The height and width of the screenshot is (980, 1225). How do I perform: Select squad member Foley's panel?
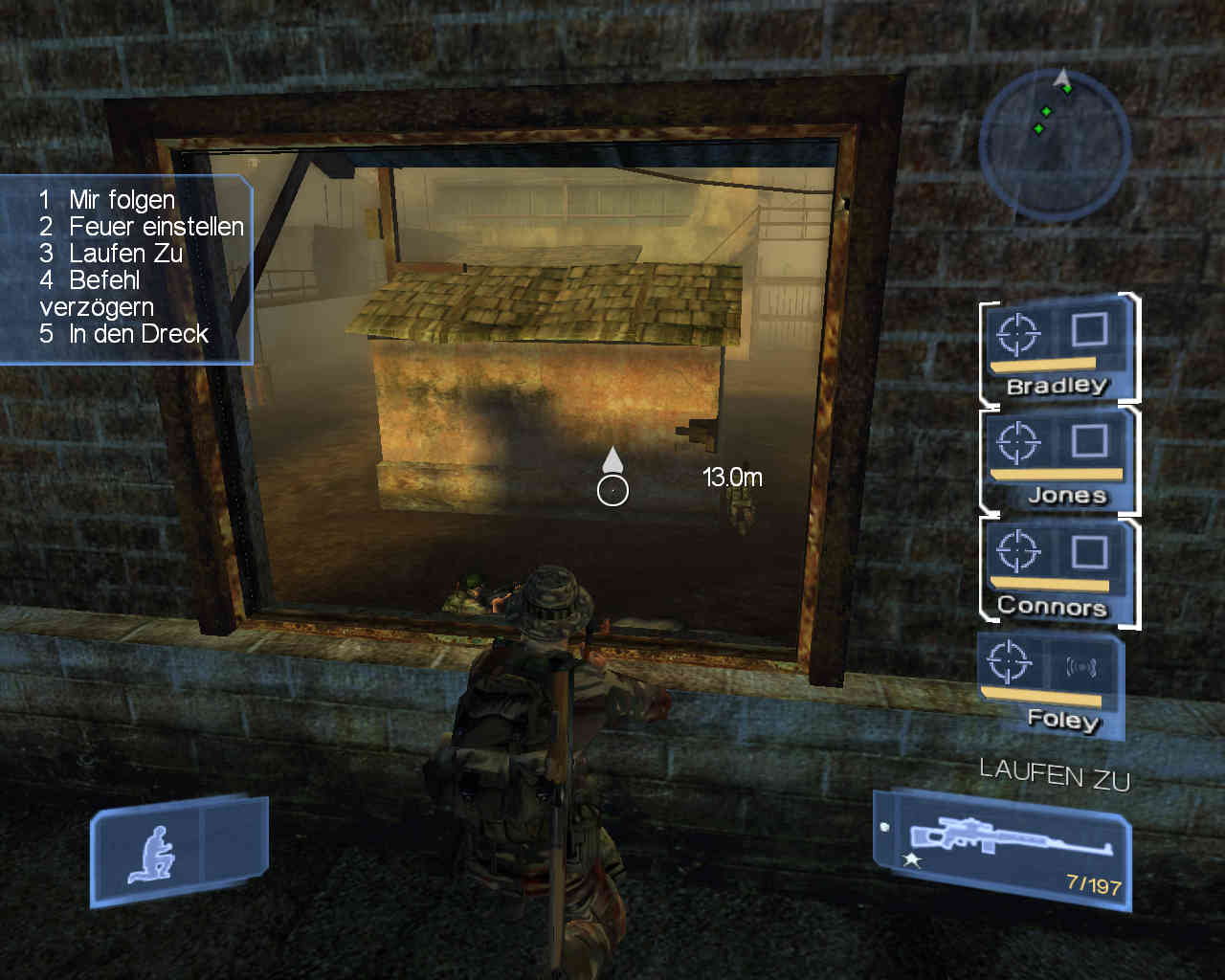pyautogui.click(x=1050, y=683)
